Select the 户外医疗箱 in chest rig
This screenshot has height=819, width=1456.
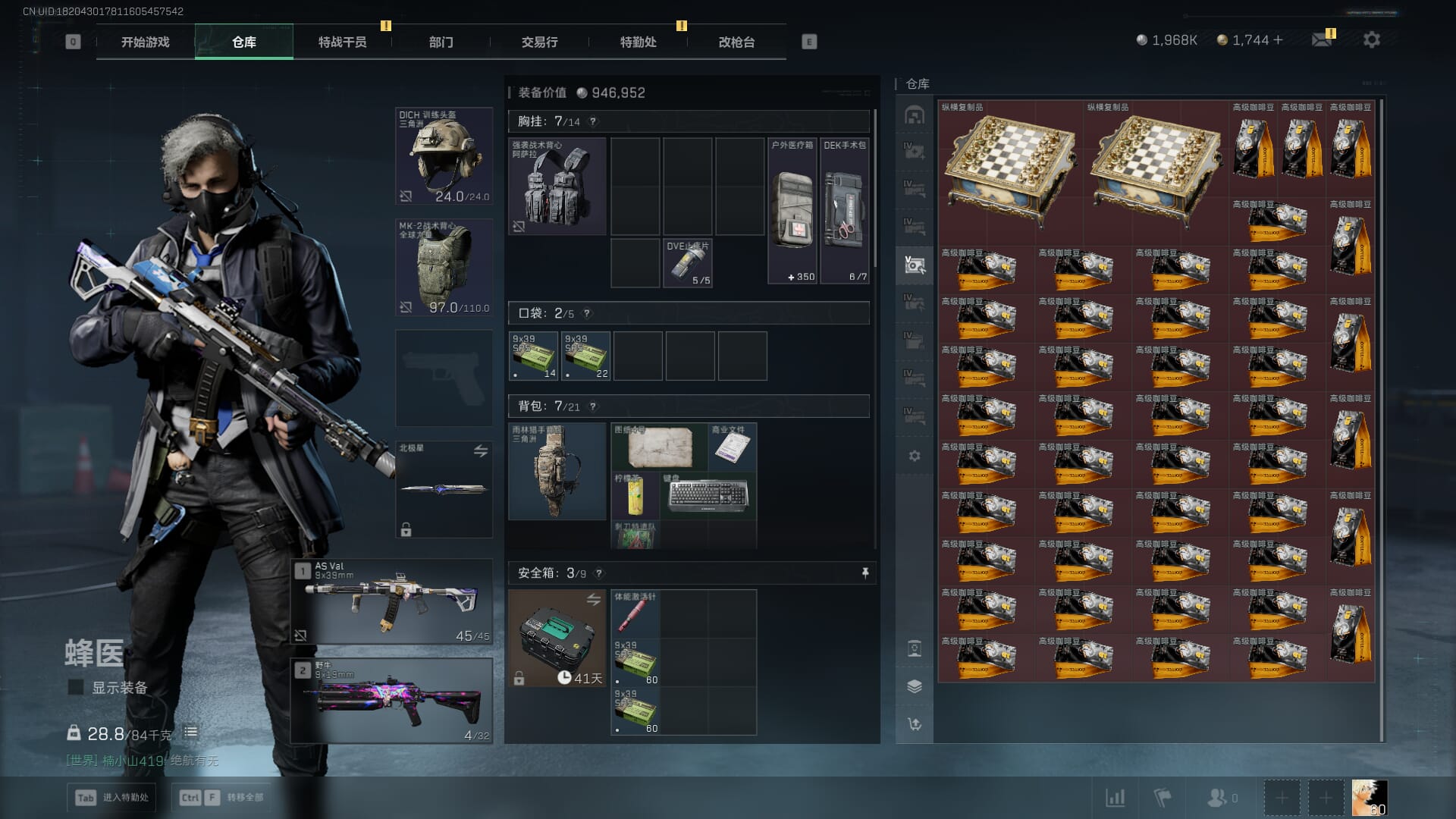coord(792,211)
